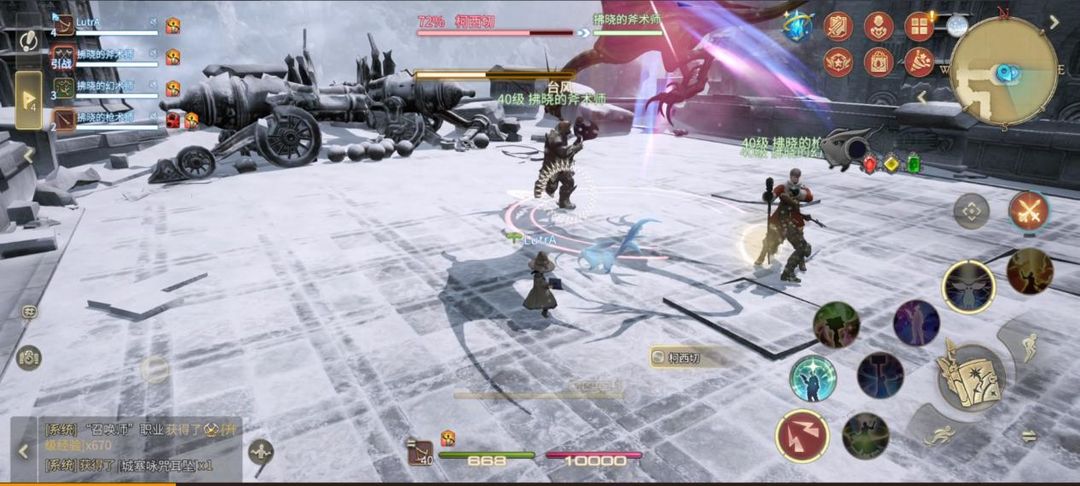The image size is (1080, 486).
Task: Open the star medal achievements icon
Action: click(x=838, y=62)
